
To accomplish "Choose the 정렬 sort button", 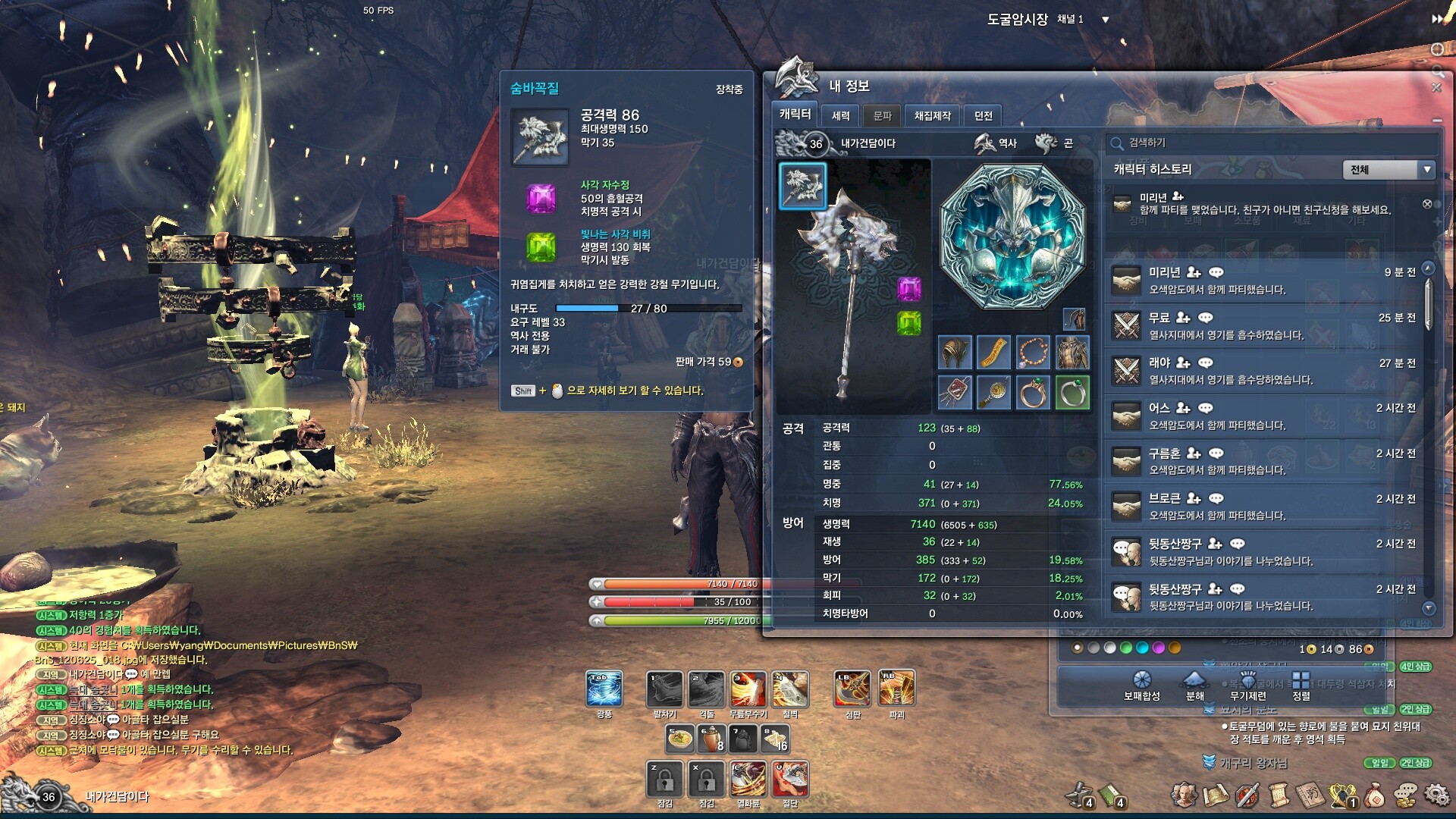I will click(x=1301, y=685).
